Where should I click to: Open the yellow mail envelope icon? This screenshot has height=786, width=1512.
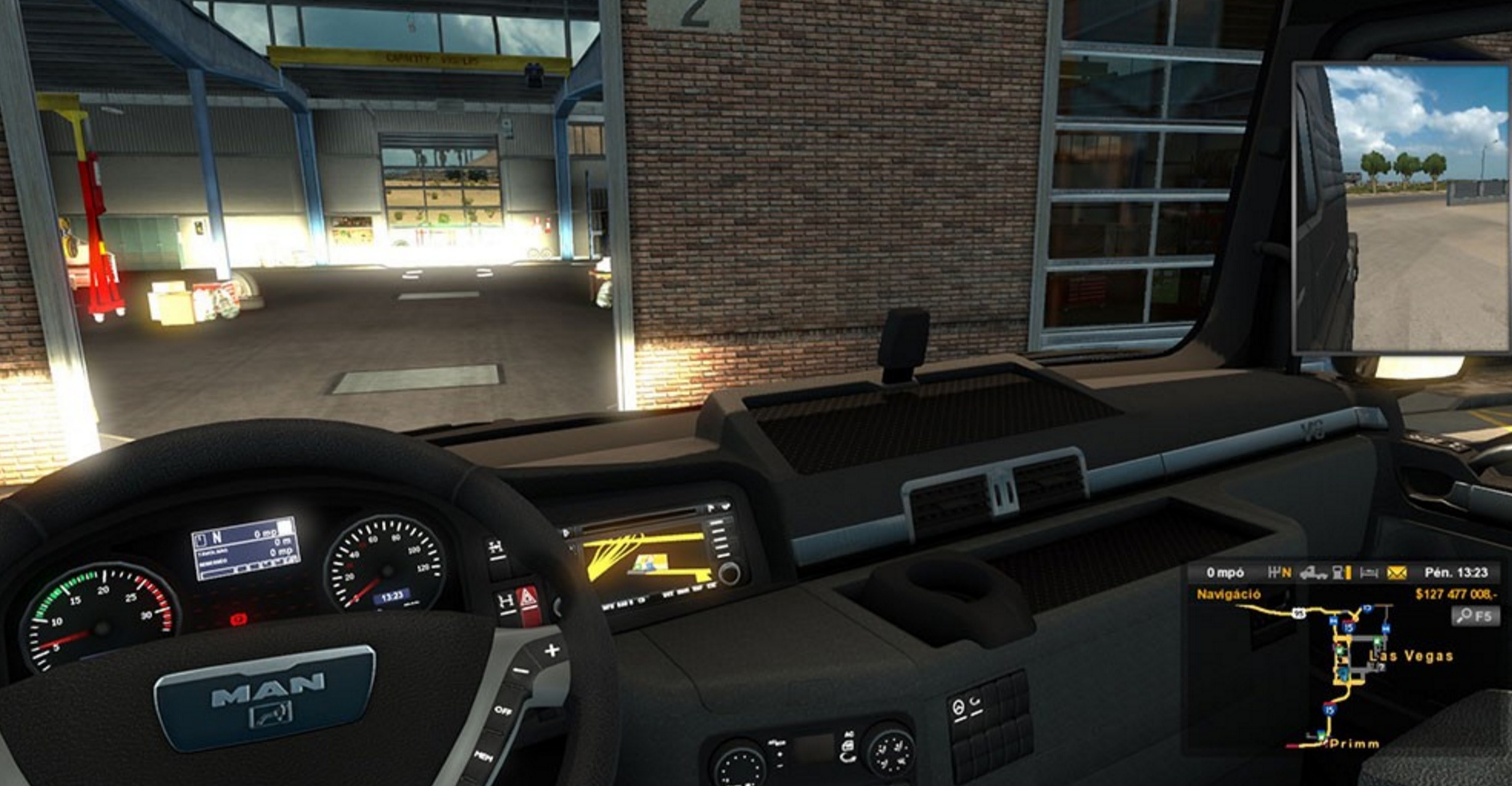[1397, 573]
